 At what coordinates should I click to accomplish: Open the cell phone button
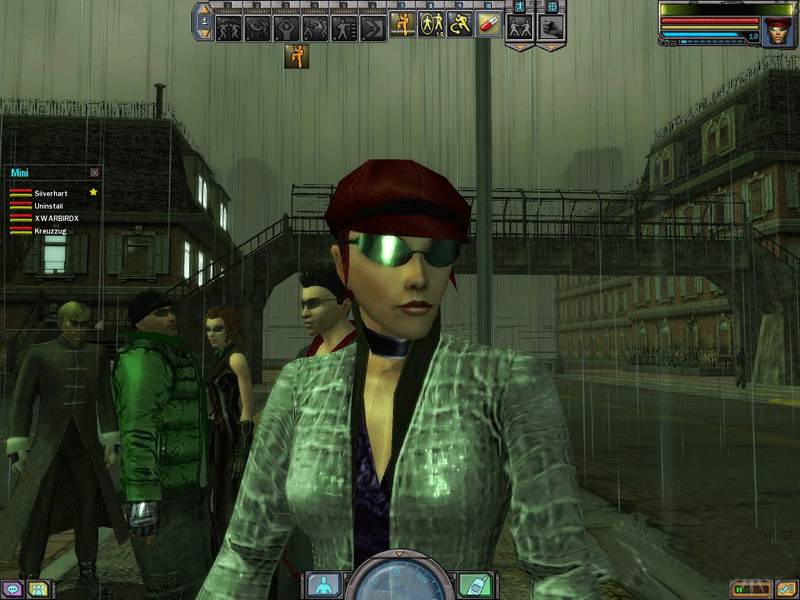[472, 584]
